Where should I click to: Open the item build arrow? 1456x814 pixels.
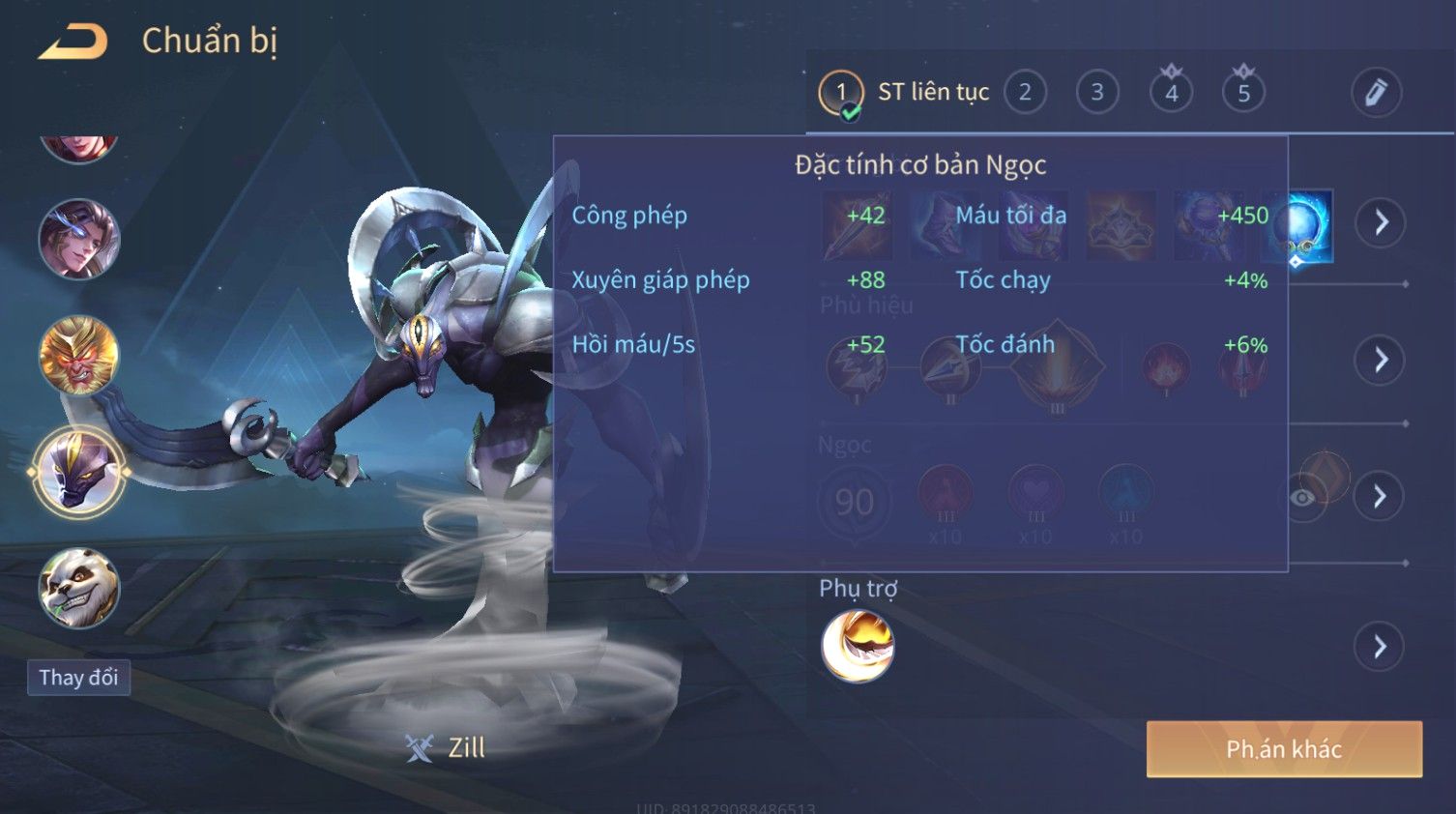coord(1380,223)
